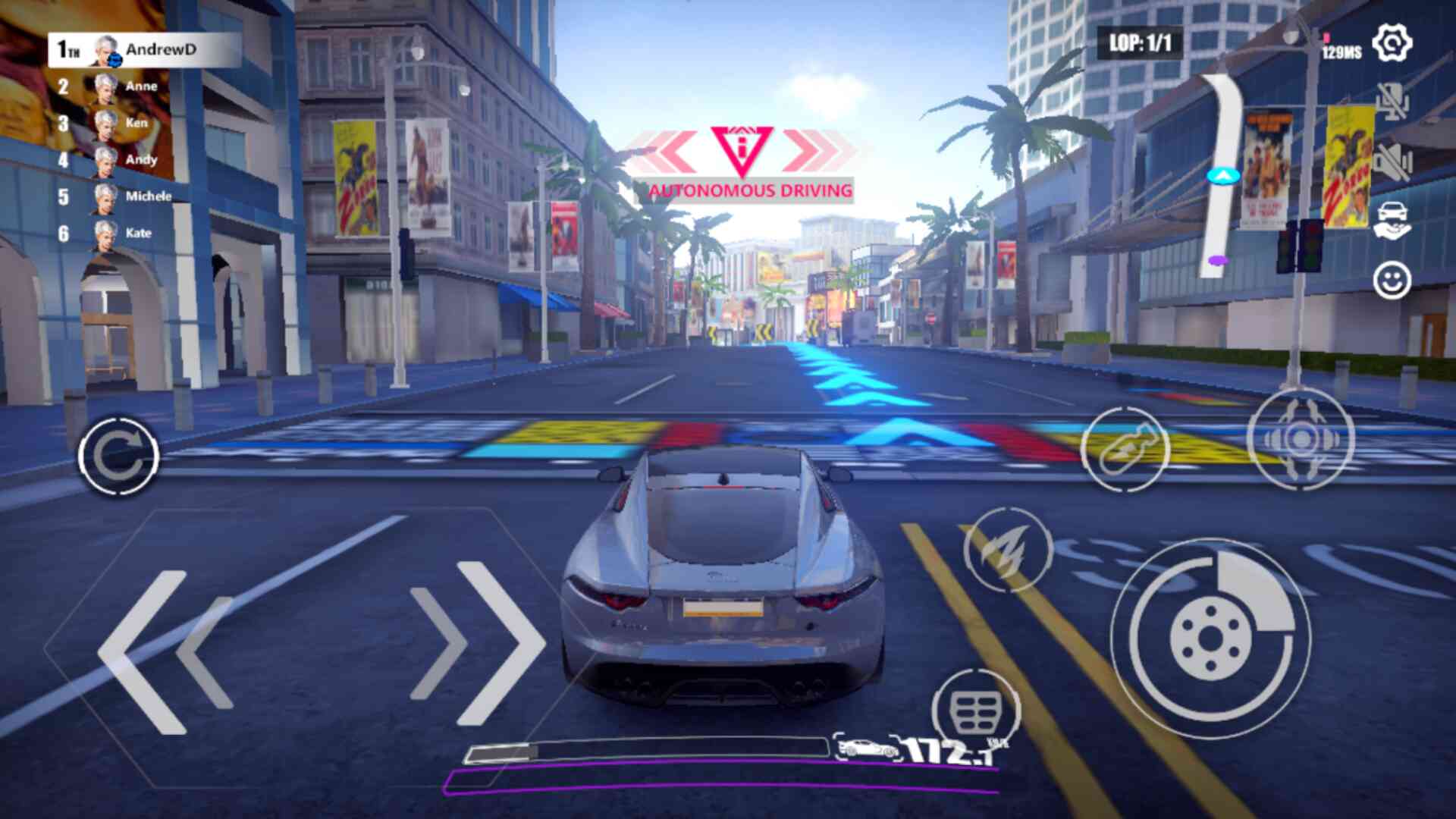Steer left with the left arrow
Viewport: 1456px width, 819px height.
pyautogui.click(x=165, y=651)
